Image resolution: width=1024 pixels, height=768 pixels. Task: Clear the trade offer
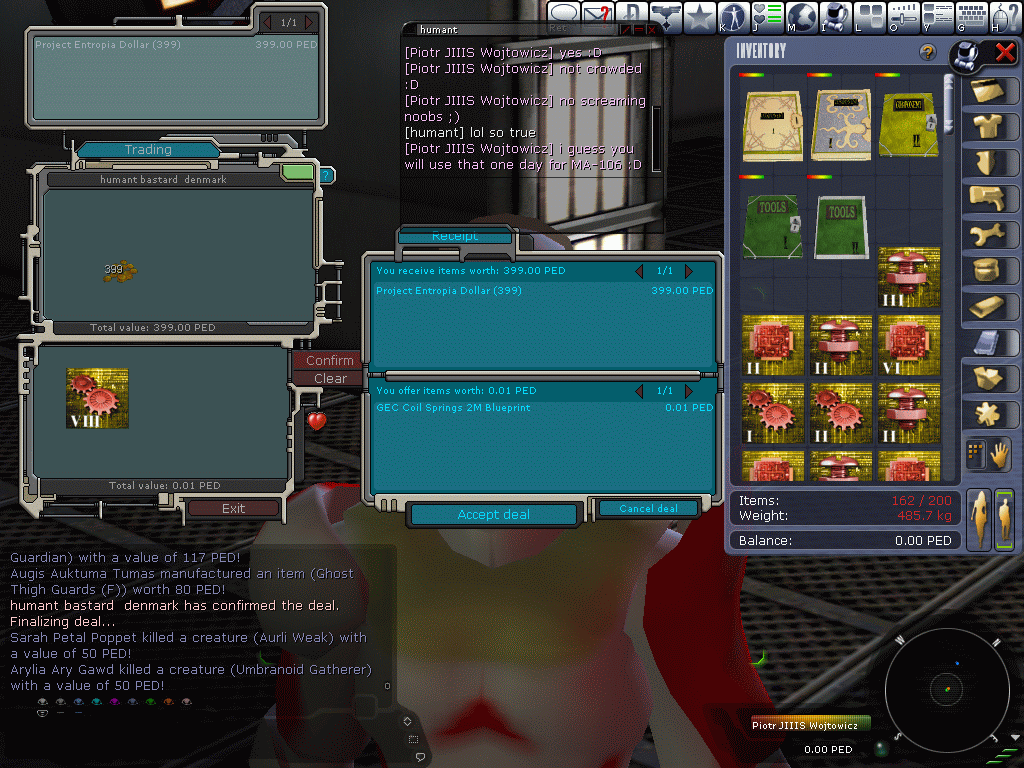[x=330, y=378]
